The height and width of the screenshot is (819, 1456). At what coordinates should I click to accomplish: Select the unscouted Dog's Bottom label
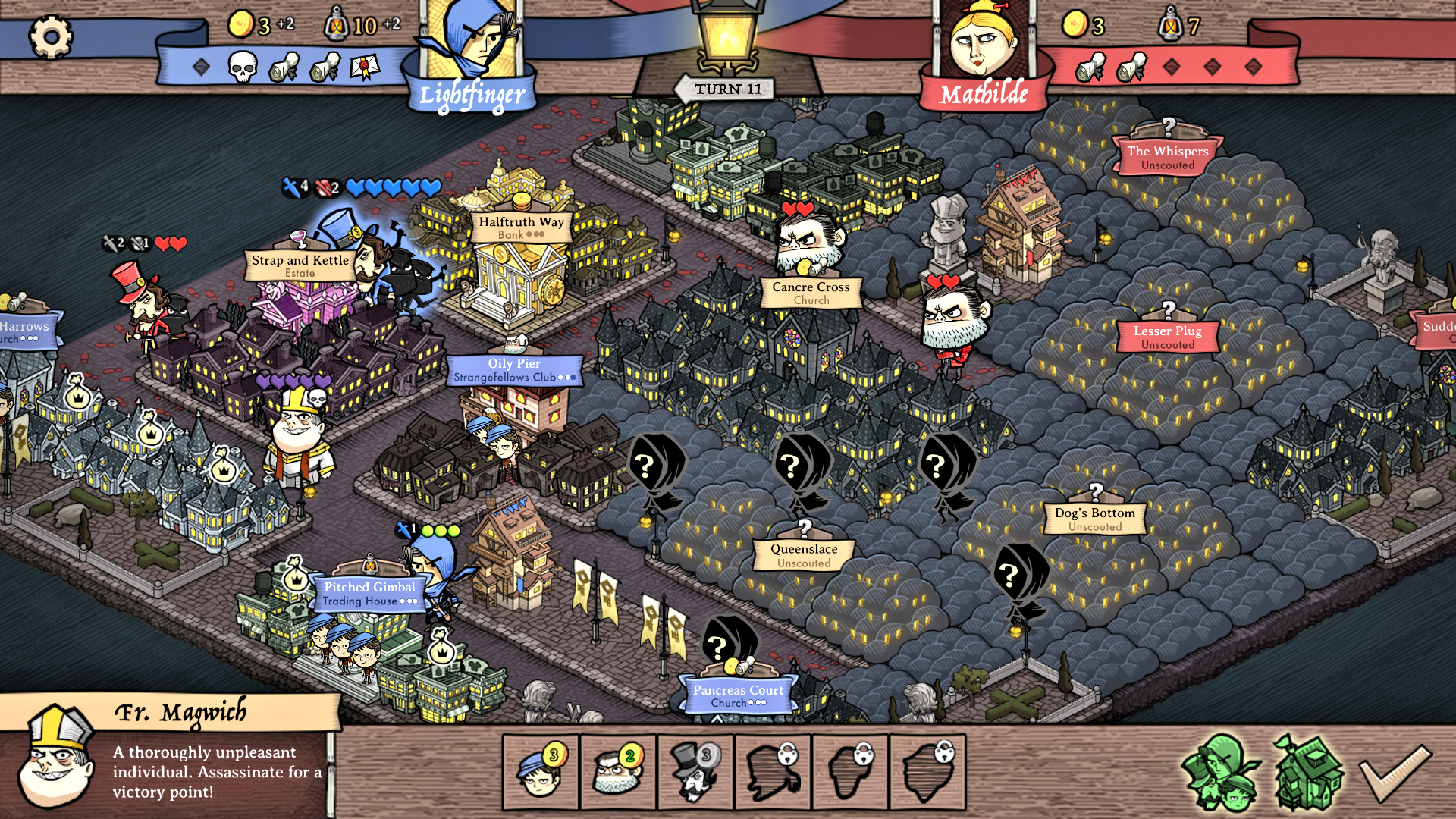coord(1094,519)
